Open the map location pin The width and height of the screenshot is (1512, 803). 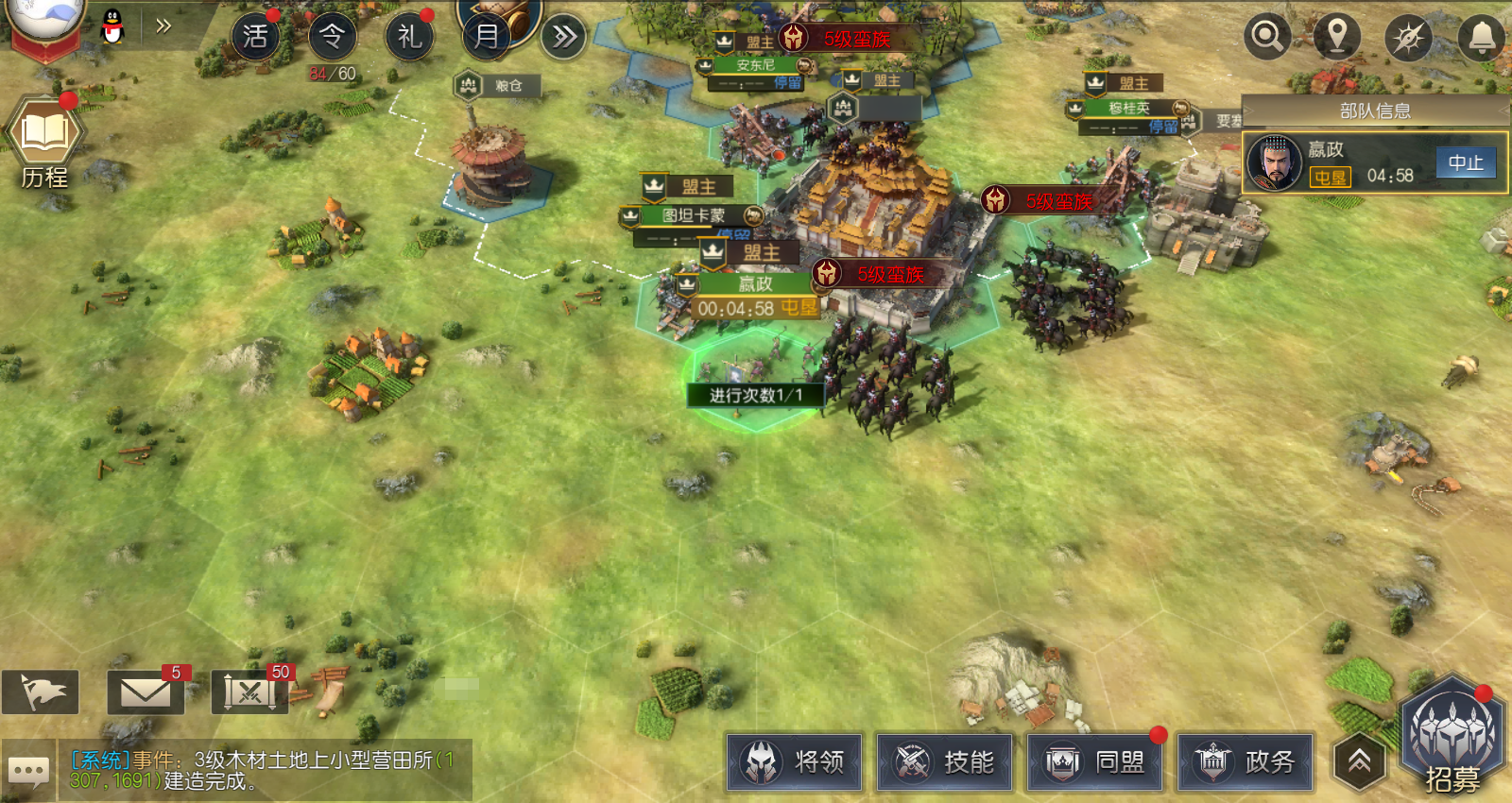[1337, 37]
